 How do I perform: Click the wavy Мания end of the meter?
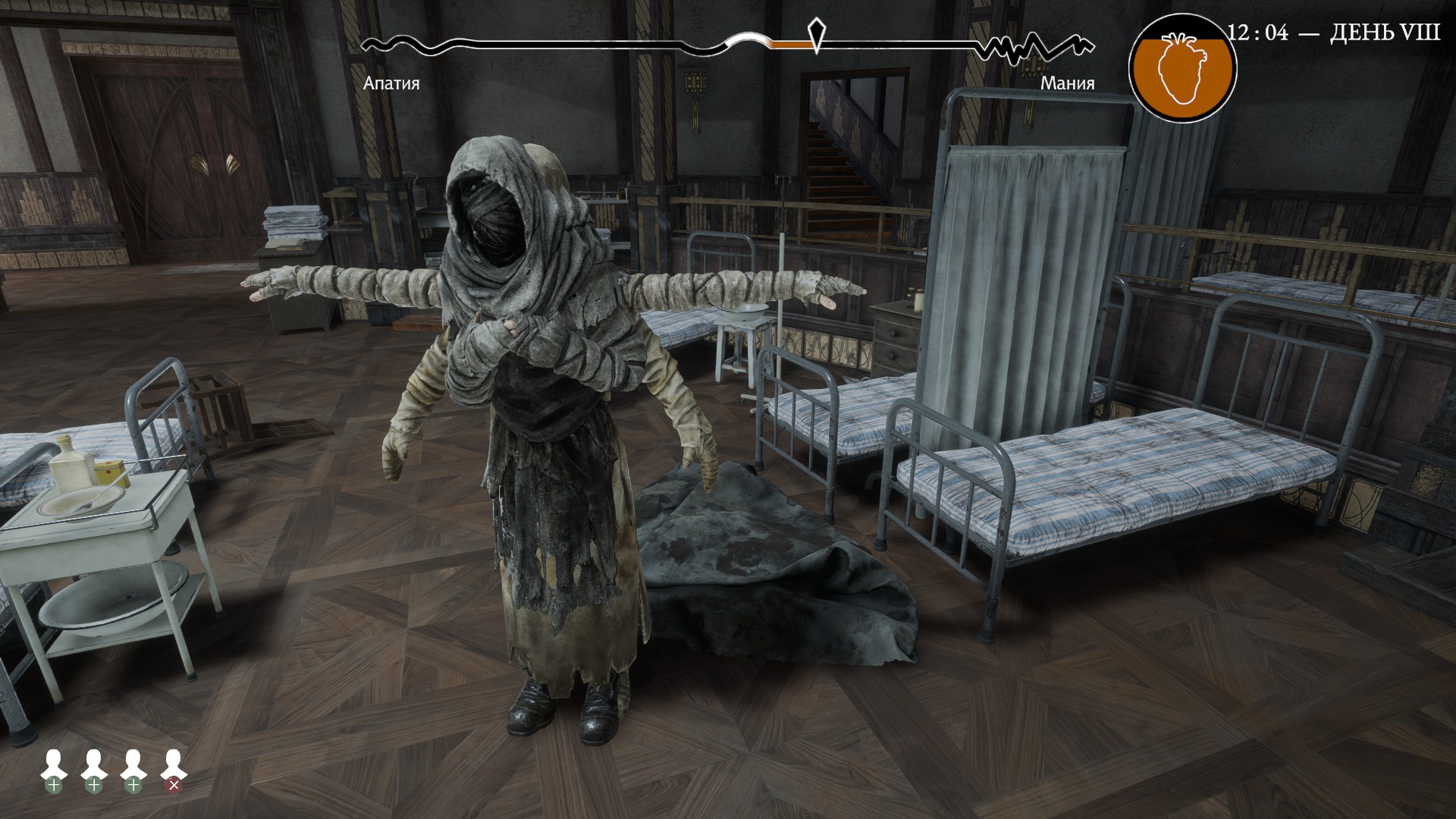1039,47
